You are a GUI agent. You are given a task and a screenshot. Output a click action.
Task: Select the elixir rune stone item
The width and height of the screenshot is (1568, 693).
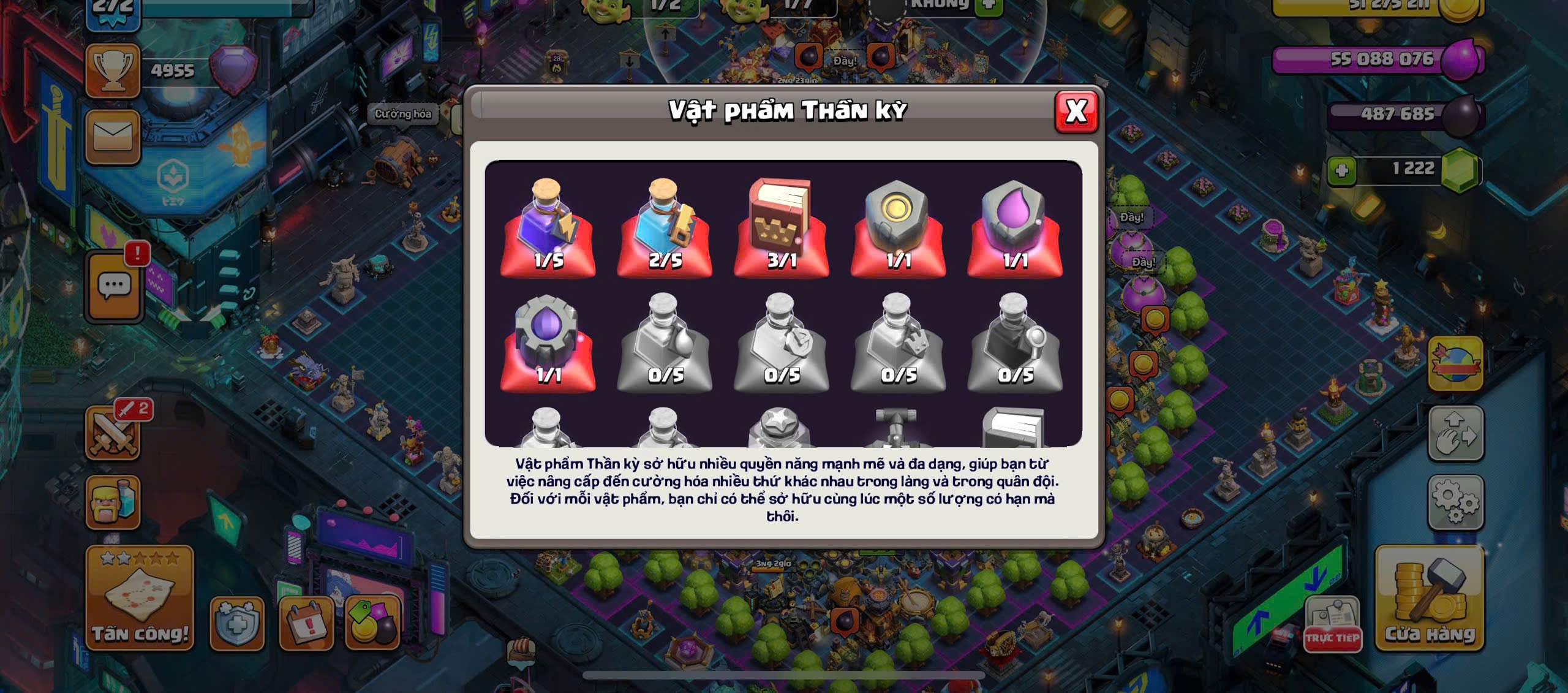[x=1015, y=226]
